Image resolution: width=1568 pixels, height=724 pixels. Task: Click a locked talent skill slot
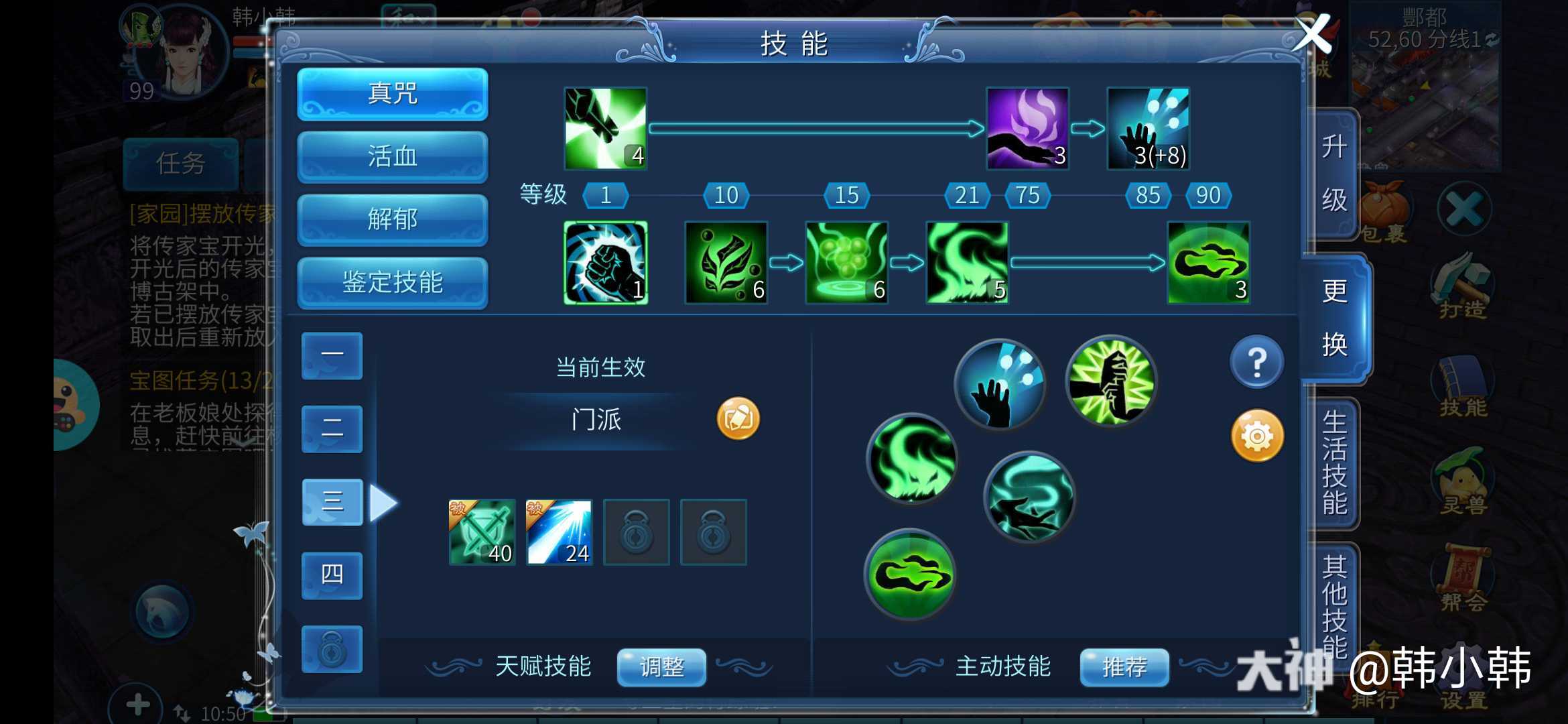(637, 533)
